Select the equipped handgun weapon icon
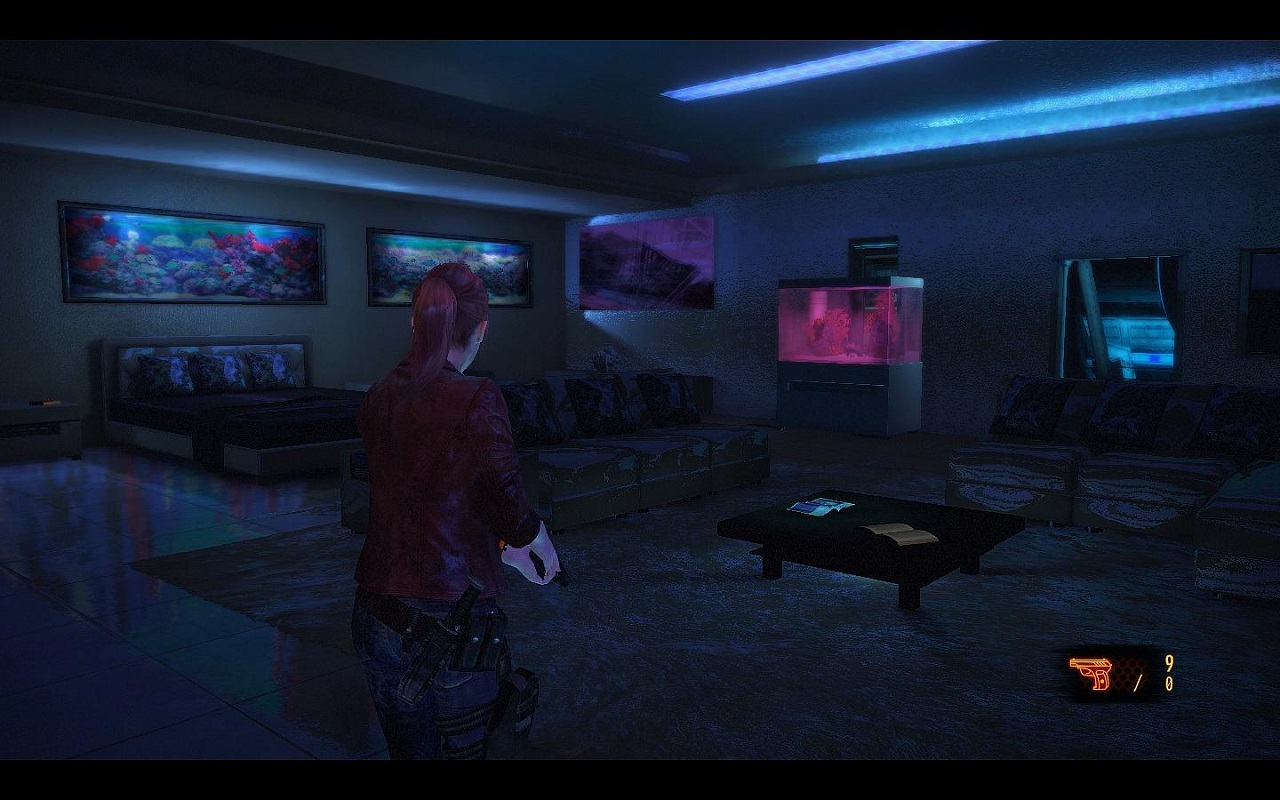This screenshot has width=1280, height=800. pyautogui.click(x=1091, y=673)
